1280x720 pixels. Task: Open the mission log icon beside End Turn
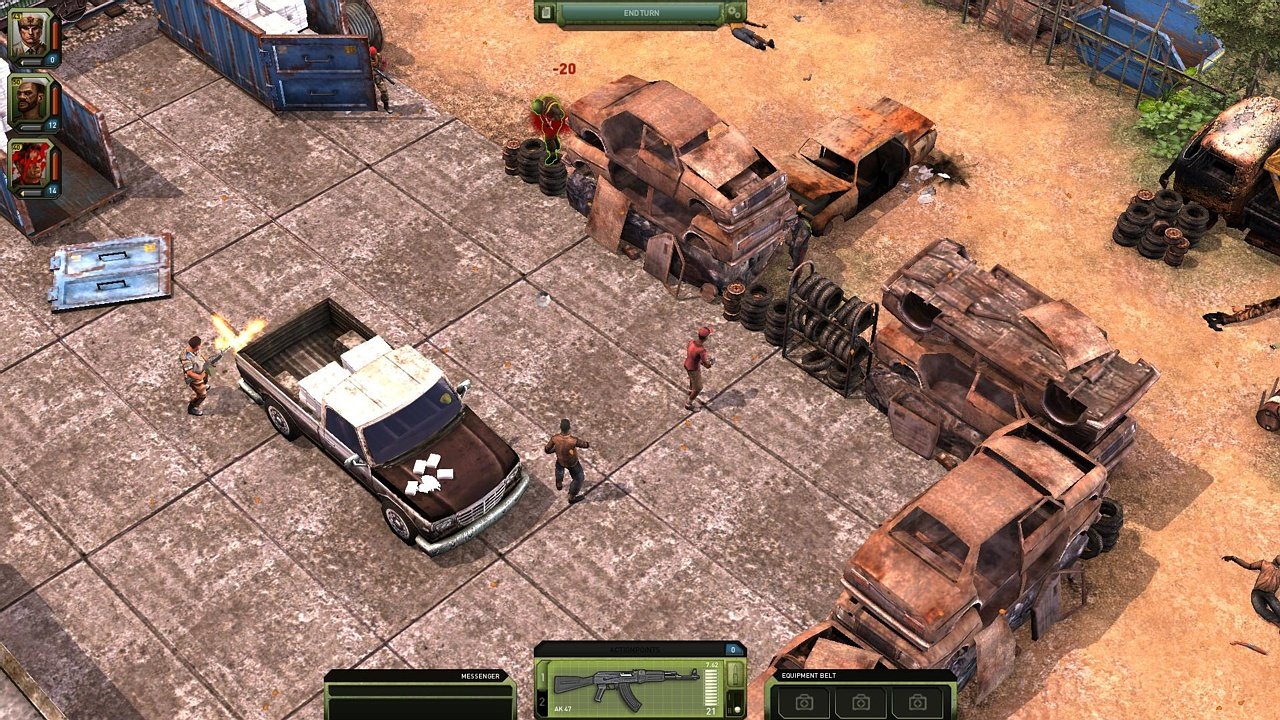546,15
